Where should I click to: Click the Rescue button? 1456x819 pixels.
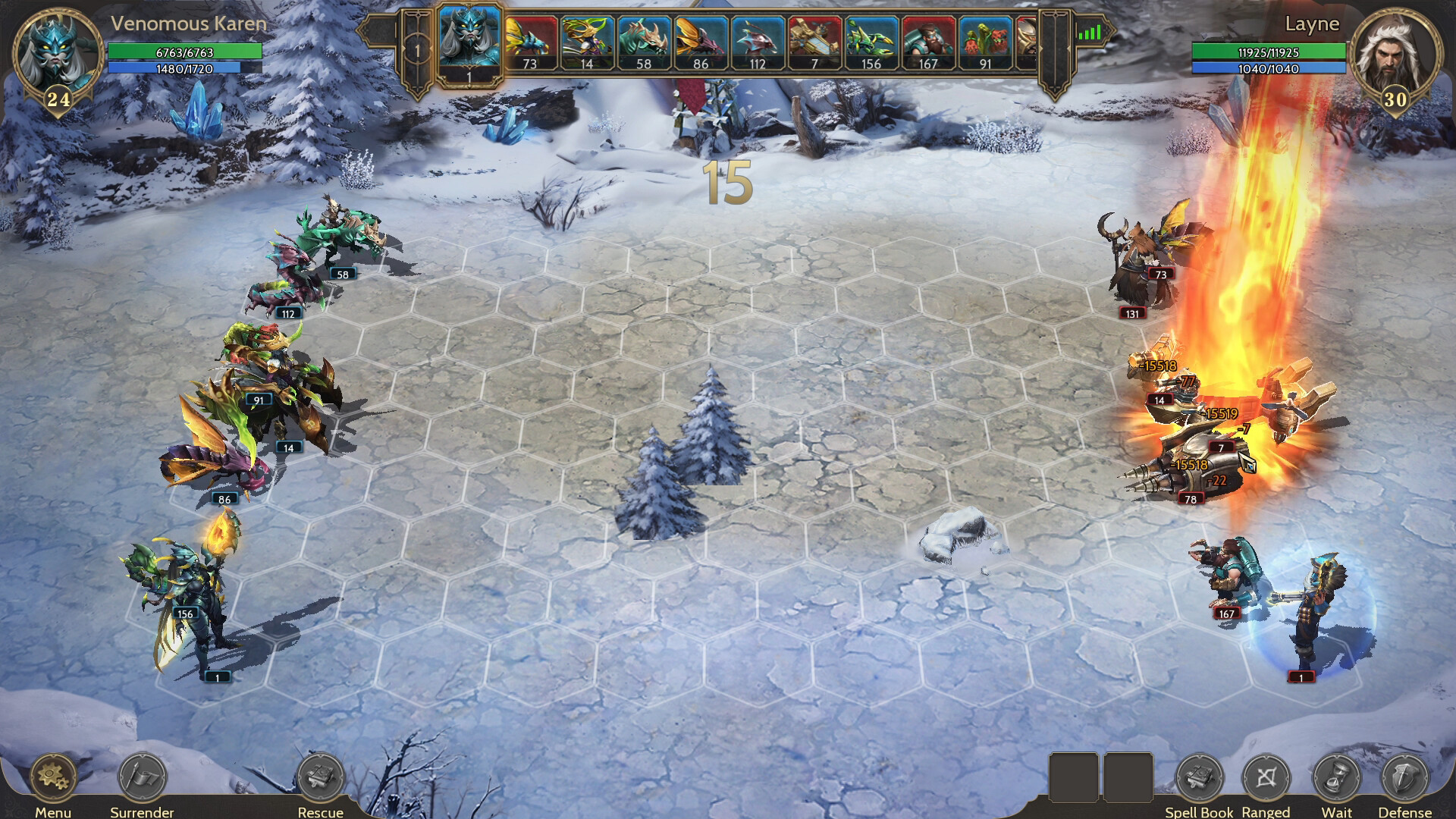point(320,777)
